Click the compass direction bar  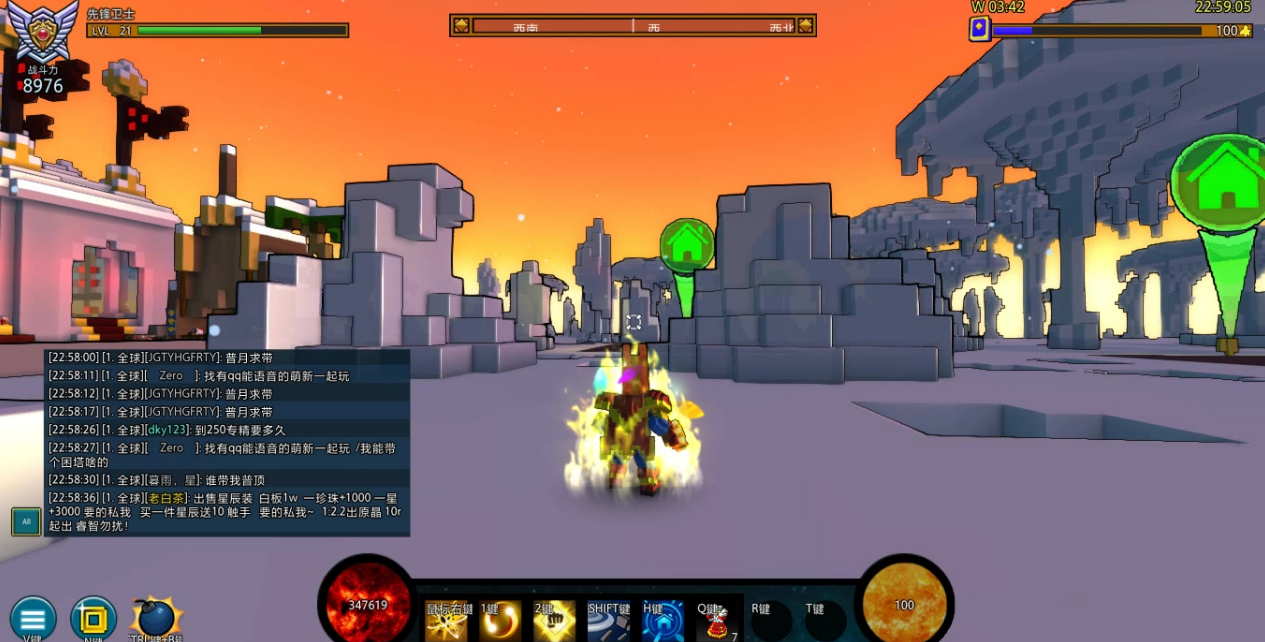point(633,25)
